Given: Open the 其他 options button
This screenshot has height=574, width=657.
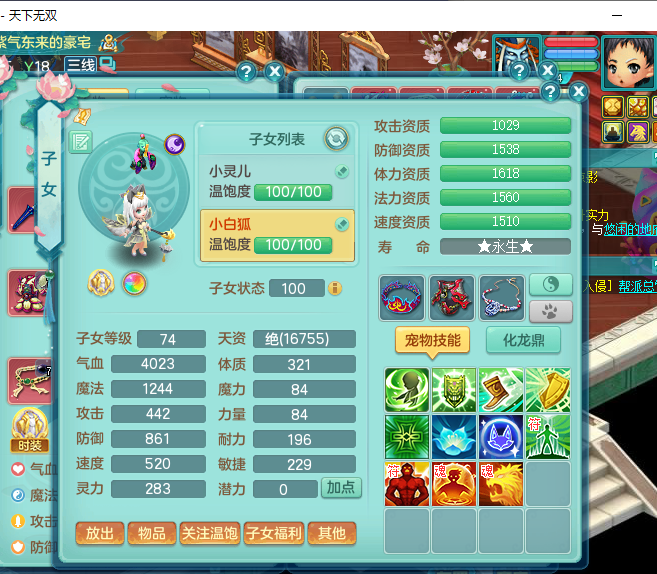Looking at the screenshot, I should pyautogui.click(x=331, y=534).
